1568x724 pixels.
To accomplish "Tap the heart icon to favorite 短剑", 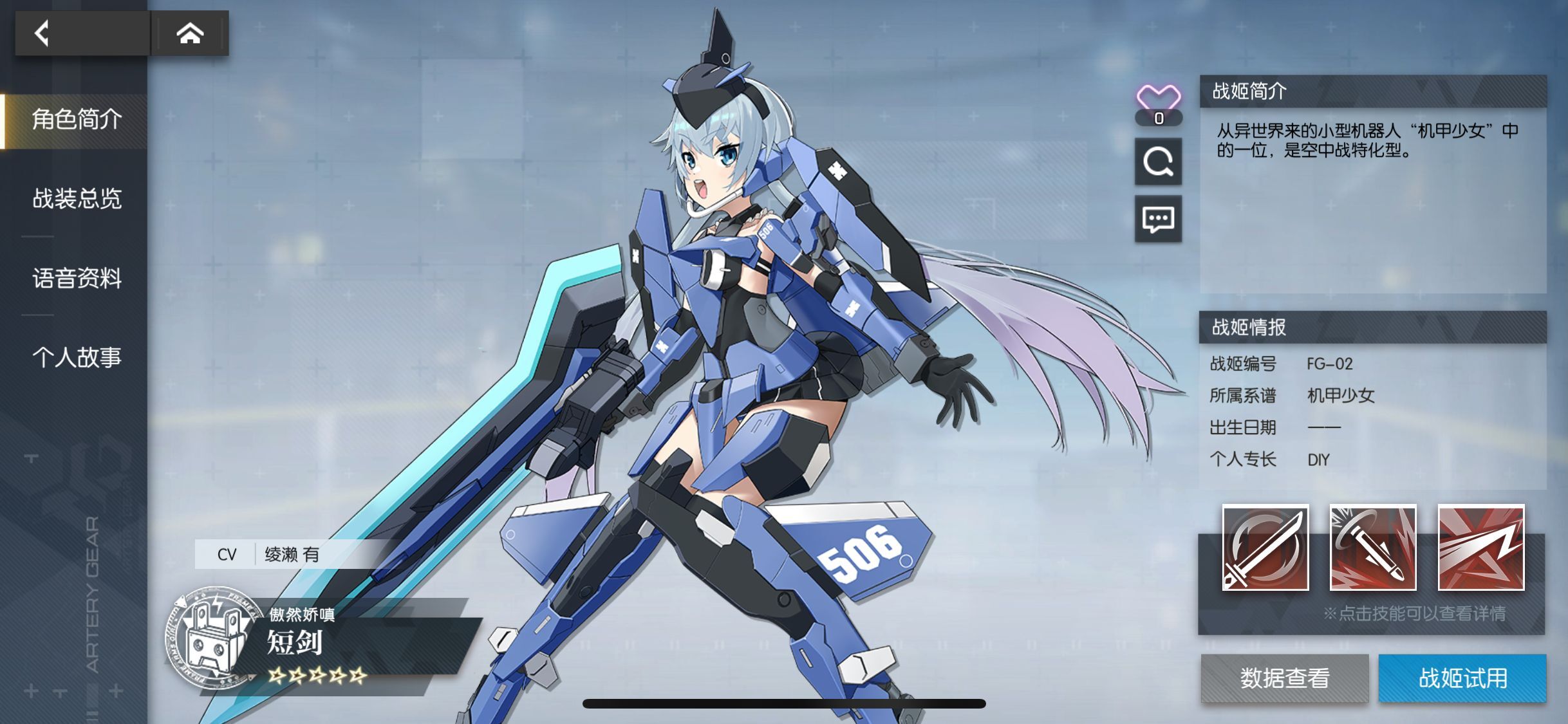I will pos(1158,98).
